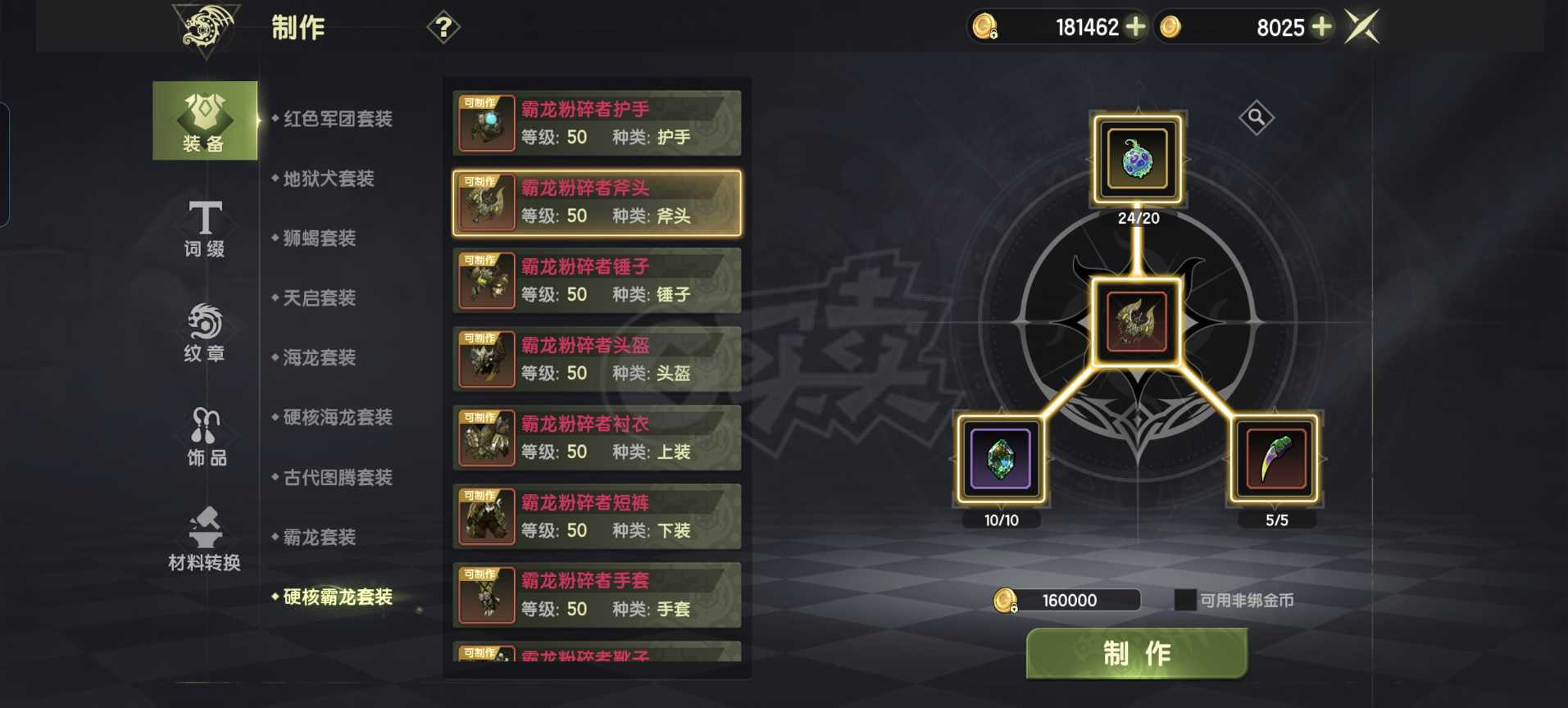This screenshot has width=1568, height=708.
Task: Click the plus next to 8025 tokens
Action: coord(1320,27)
